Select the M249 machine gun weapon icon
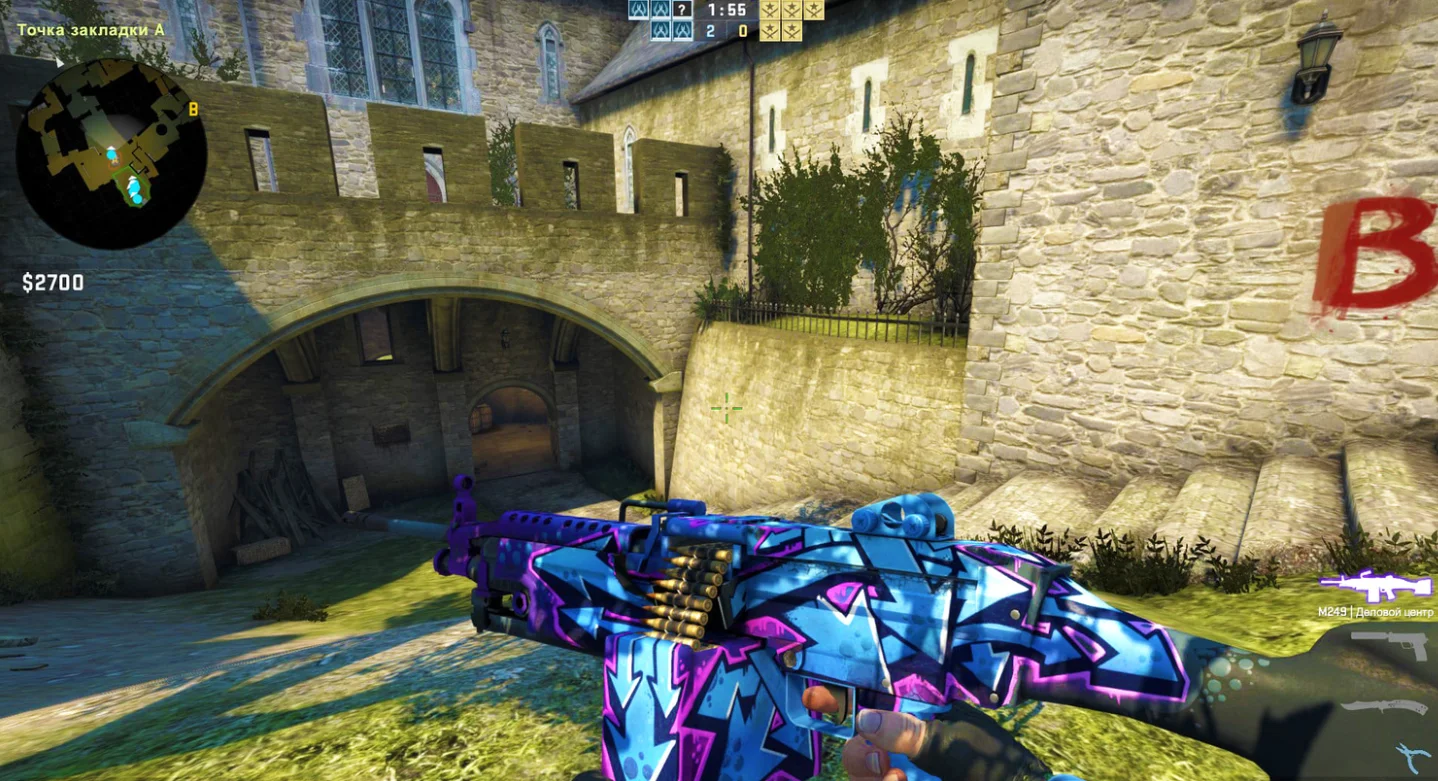 [x=1376, y=585]
